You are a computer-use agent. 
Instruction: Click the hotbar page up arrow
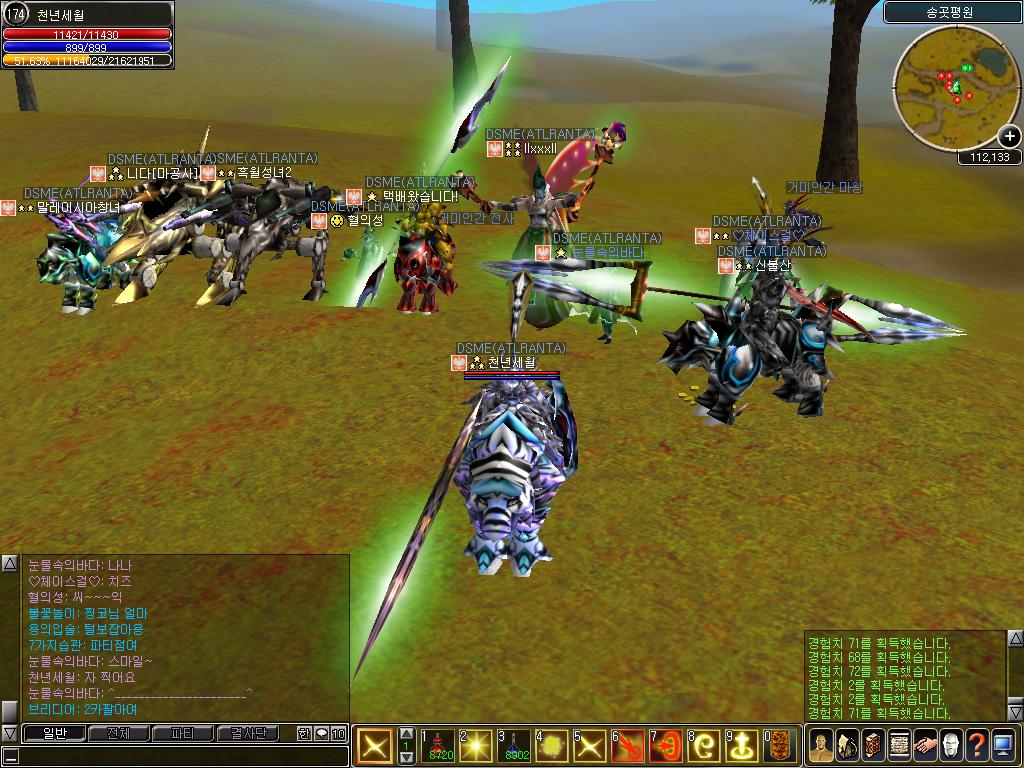click(406, 733)
